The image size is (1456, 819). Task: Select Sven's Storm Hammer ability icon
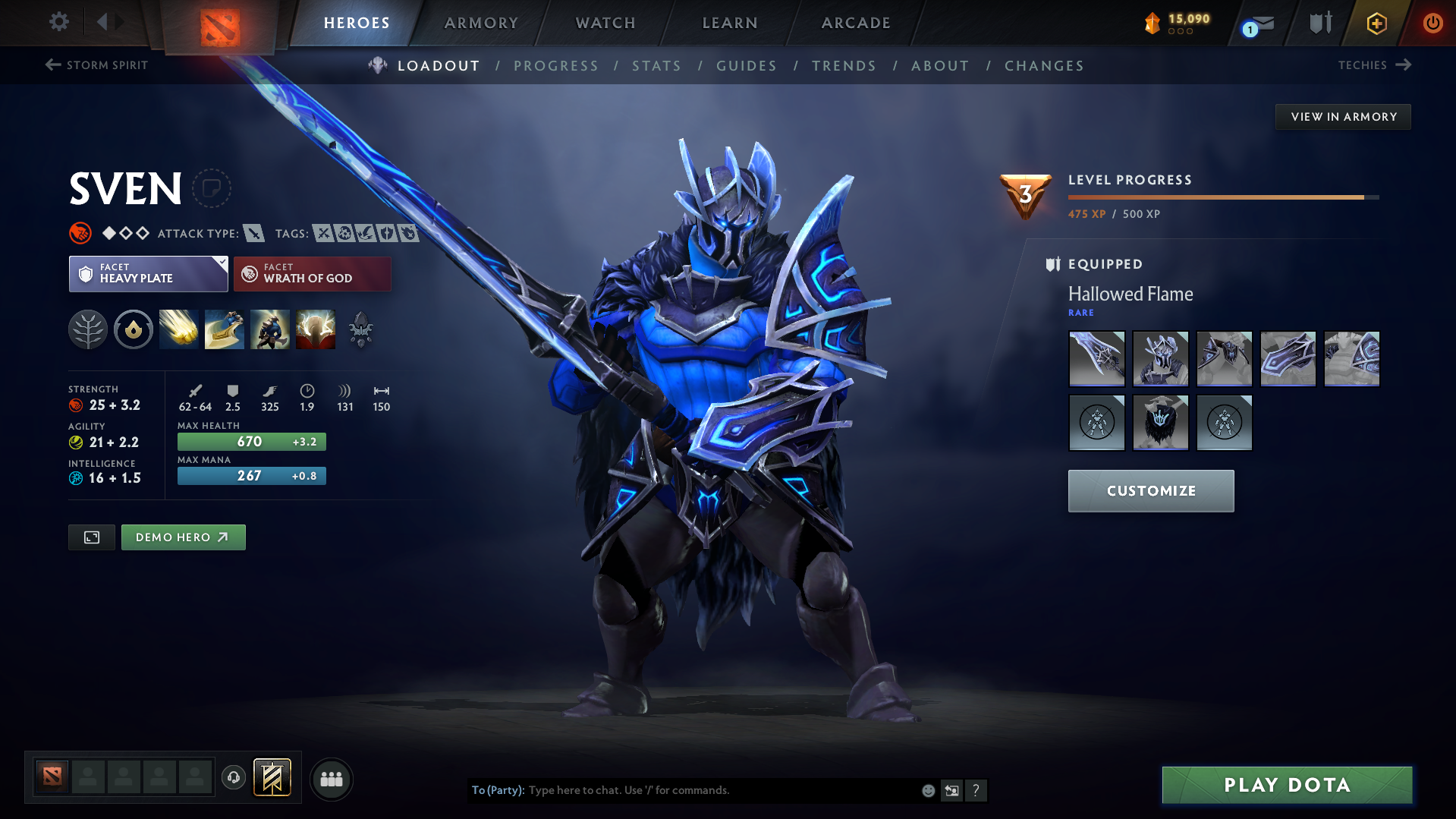178,329
